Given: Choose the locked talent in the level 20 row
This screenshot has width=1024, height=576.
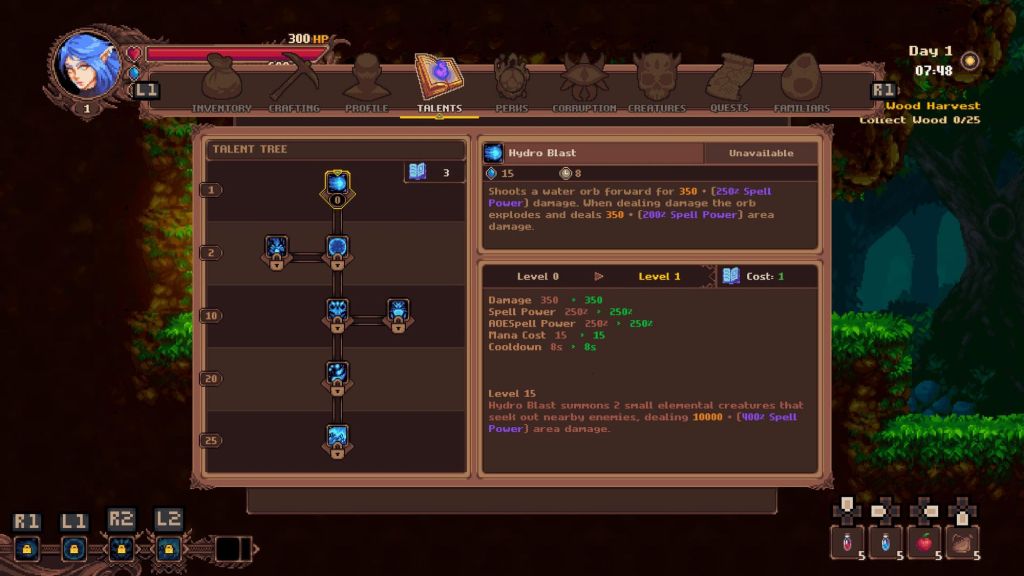Looking at the screenshot, I should point(337,375).
